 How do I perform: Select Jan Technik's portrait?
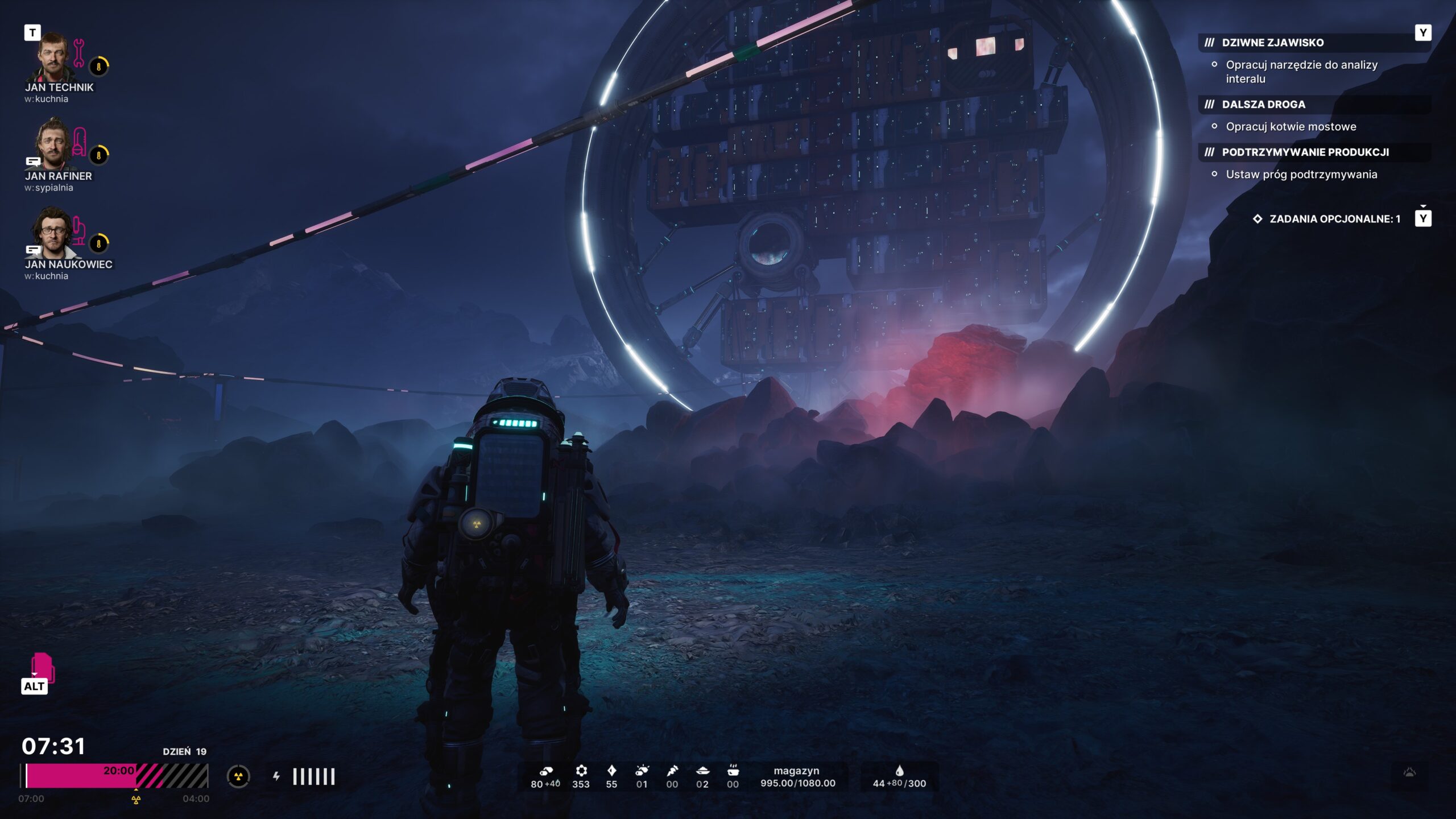(53, 57)
